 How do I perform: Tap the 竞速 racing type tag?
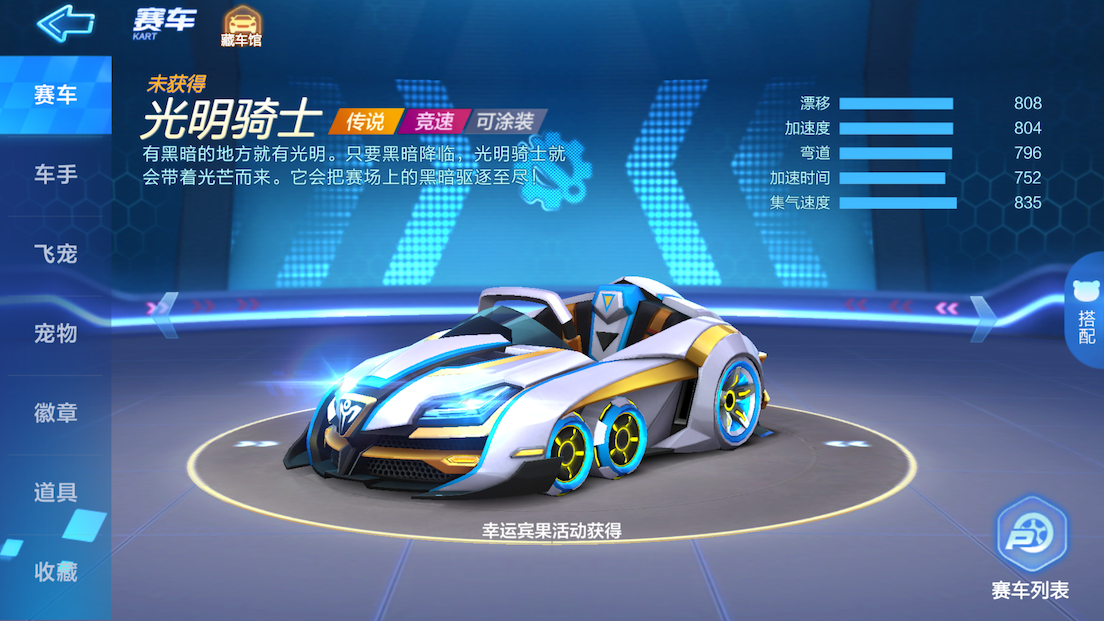click(434, 122)
